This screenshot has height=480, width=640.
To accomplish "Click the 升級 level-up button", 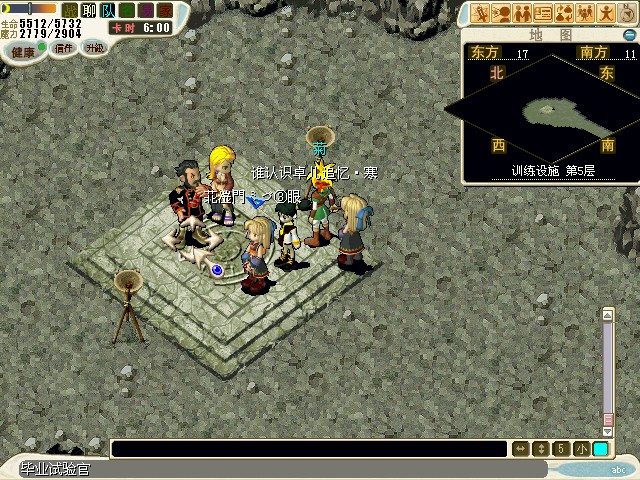I will pos(94,47).
